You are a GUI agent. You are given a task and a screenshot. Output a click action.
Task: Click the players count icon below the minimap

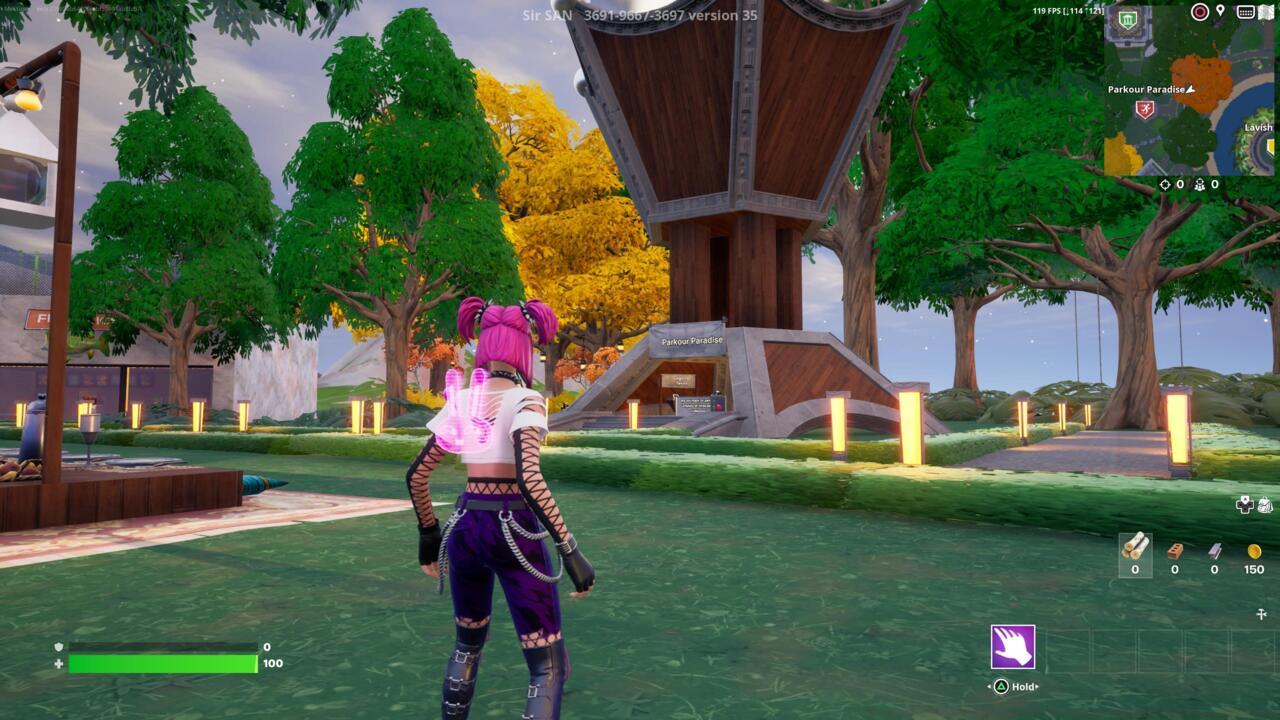[x=1200, y=184]
